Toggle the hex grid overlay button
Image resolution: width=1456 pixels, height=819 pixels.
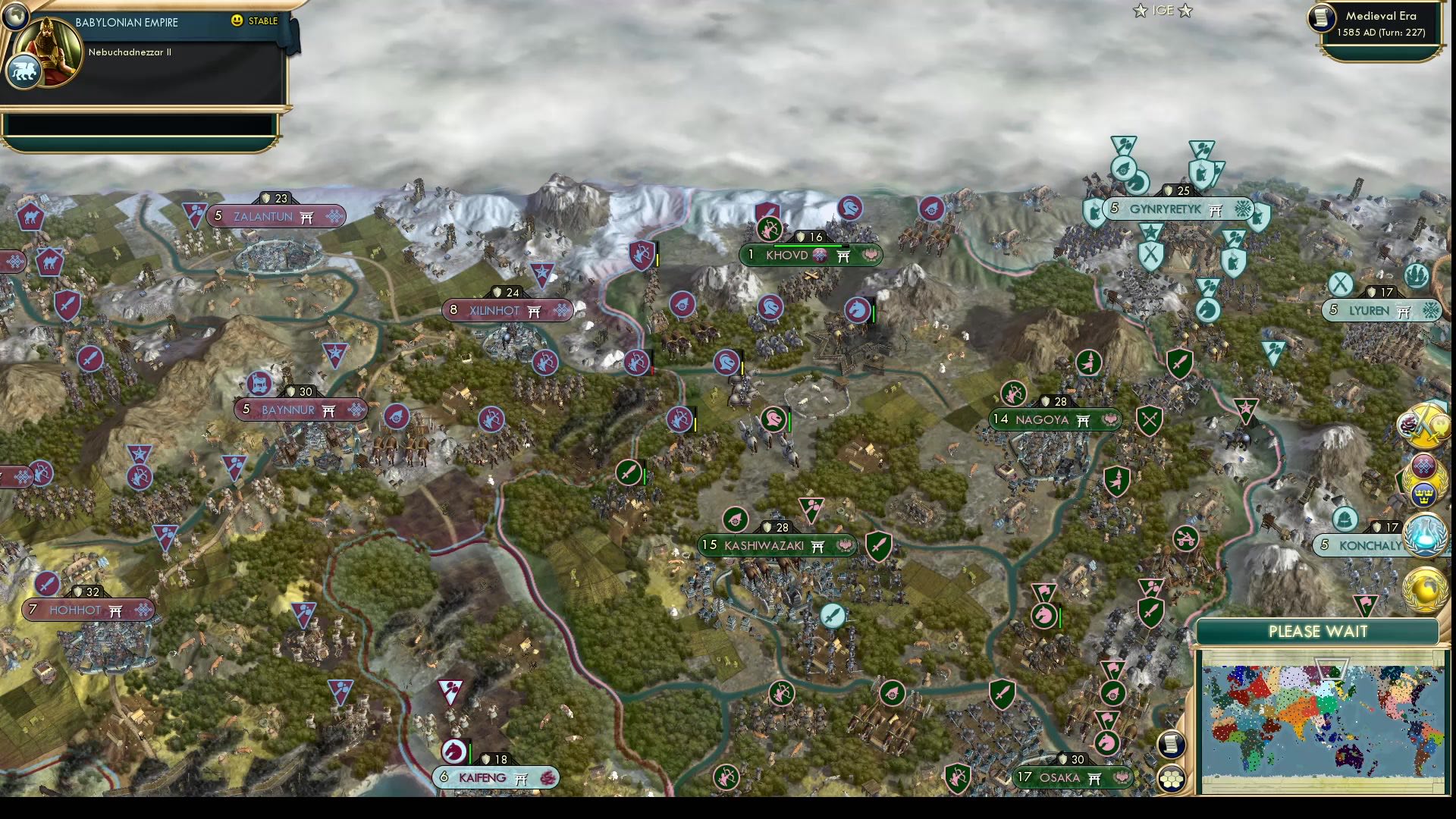click(1172, 778)
